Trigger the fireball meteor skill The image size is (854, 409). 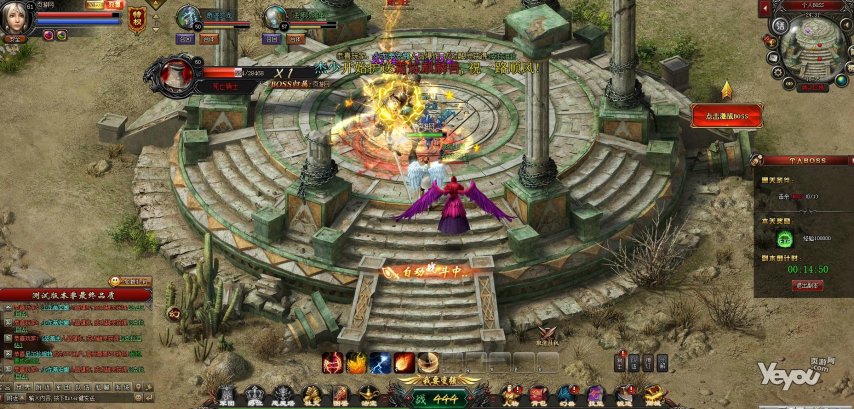[404, 362]
